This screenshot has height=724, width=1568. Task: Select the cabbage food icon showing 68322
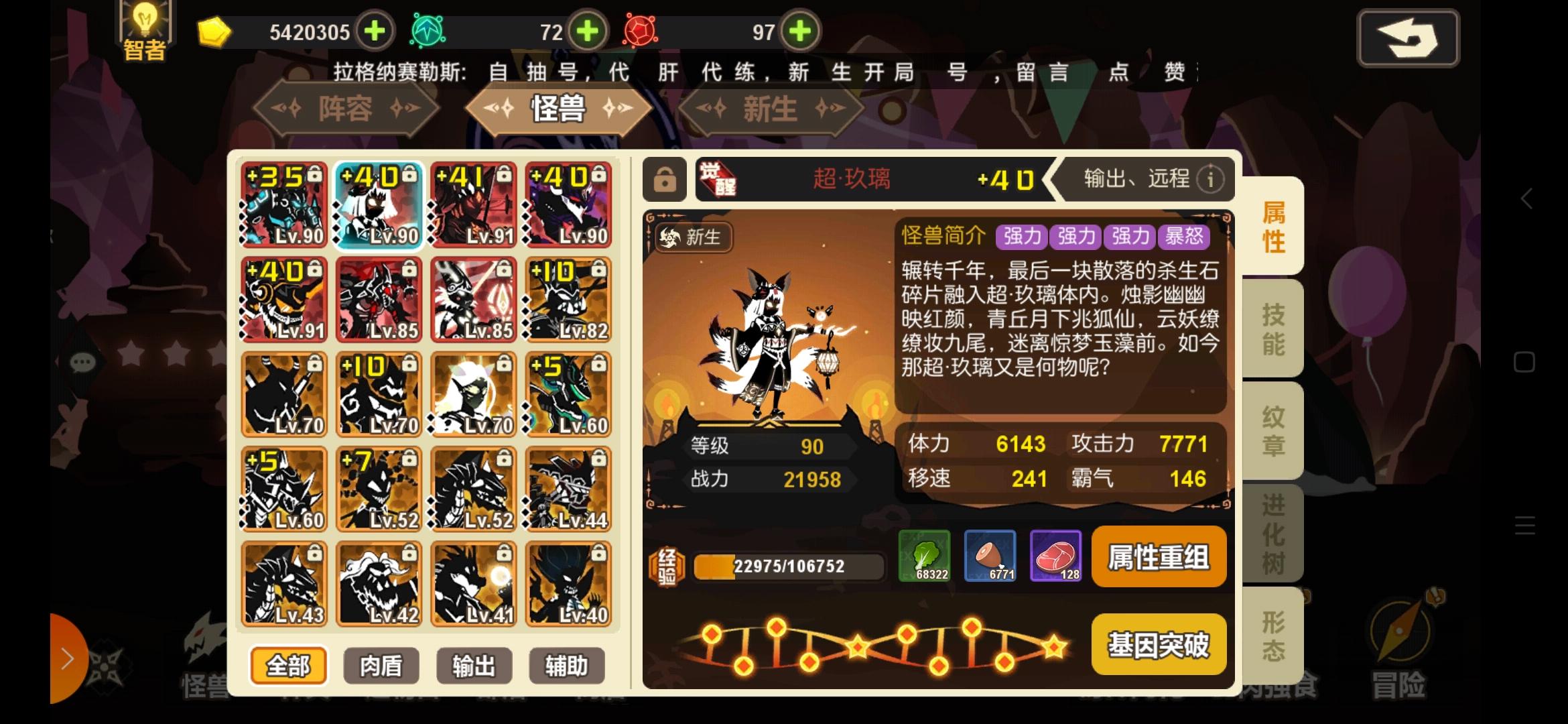tap(925, 556)
